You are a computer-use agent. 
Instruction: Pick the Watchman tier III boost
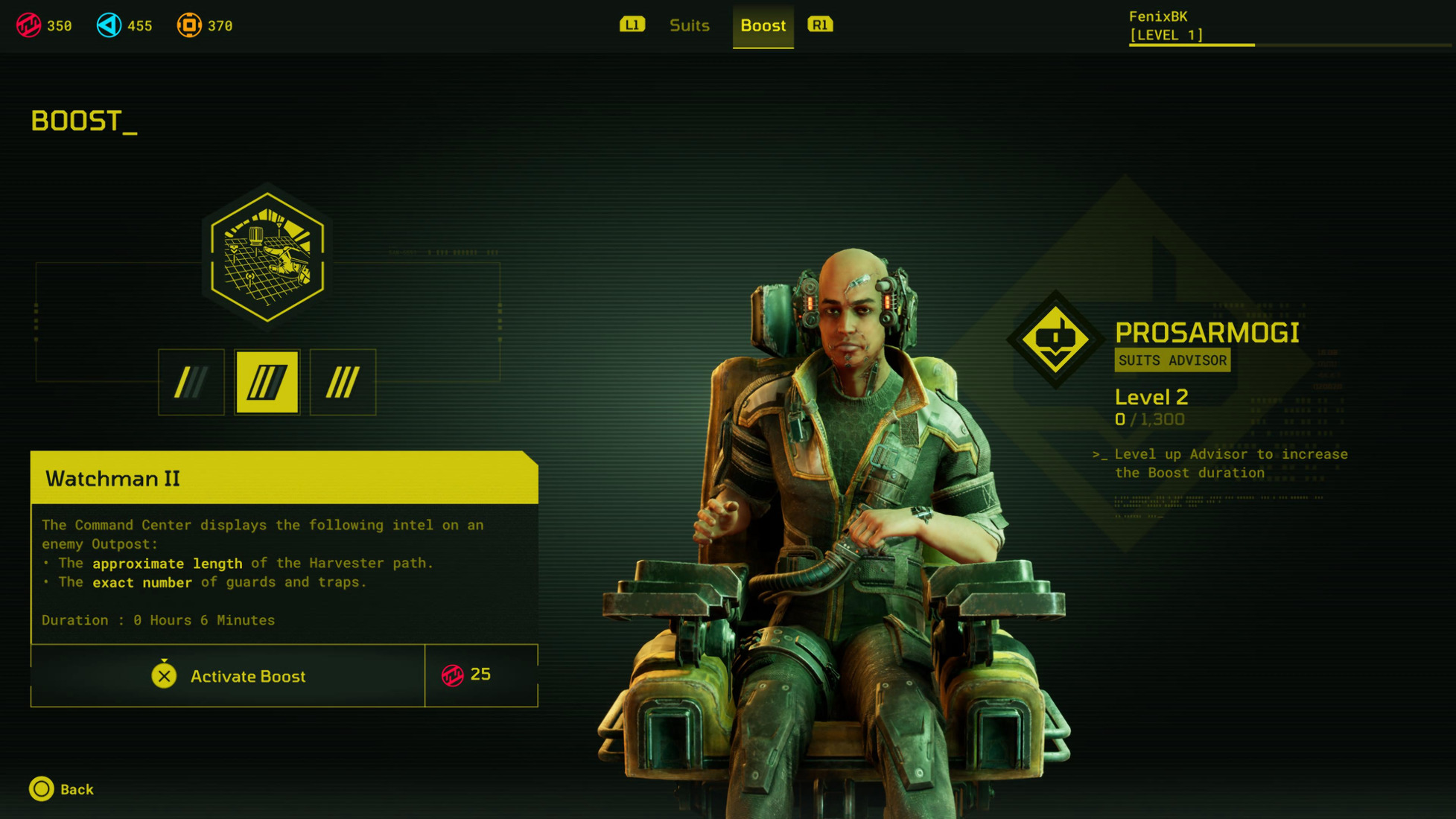coord(343,382)
